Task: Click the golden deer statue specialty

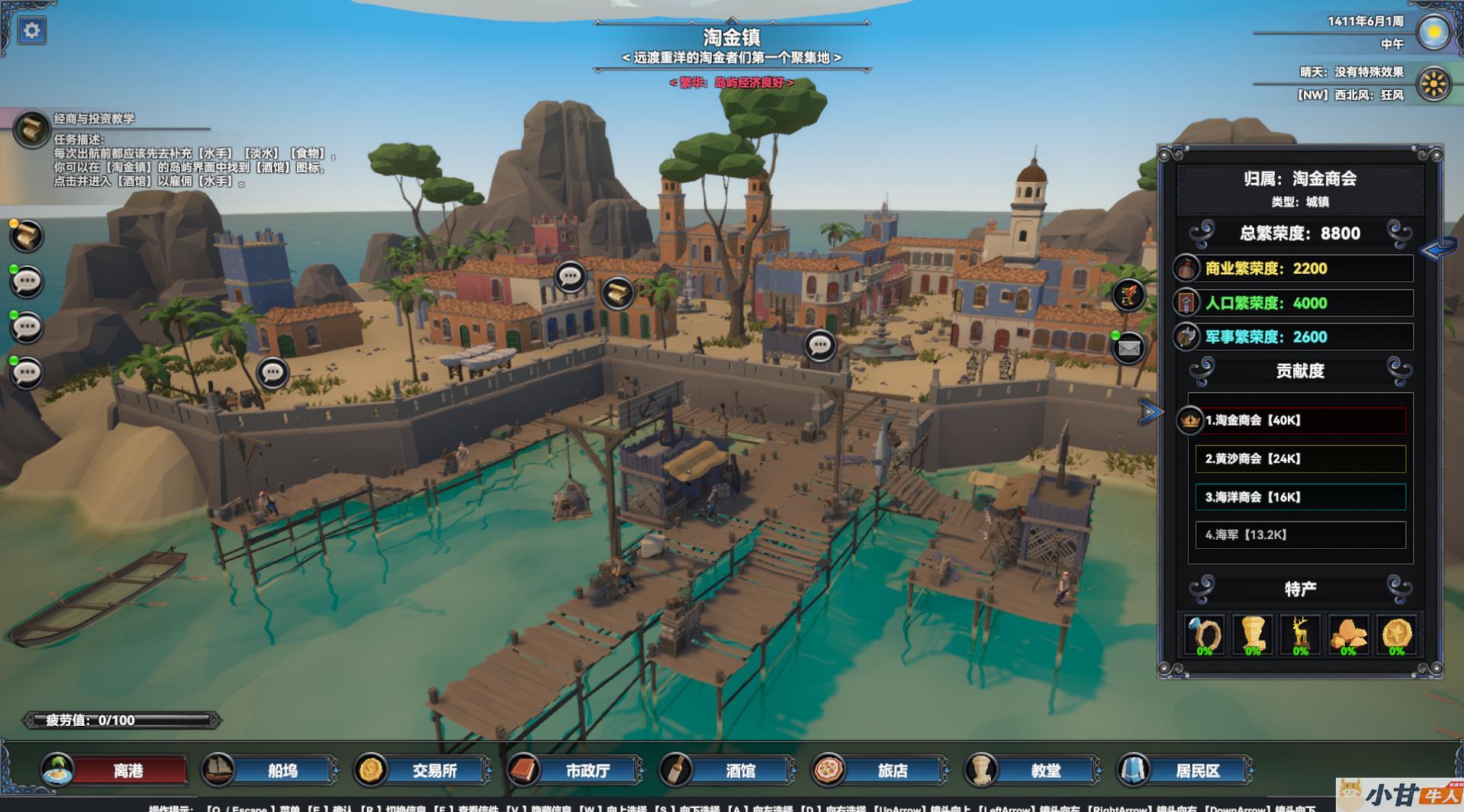Action: pos(1300,634)
